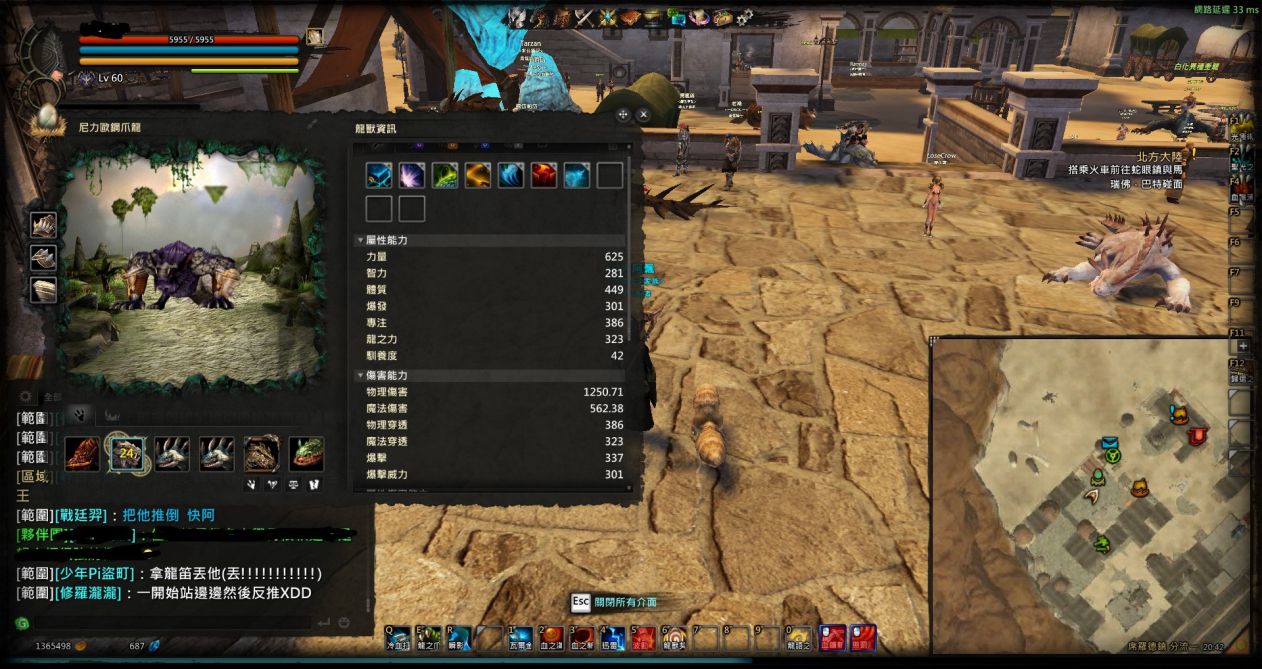
Task: Select the purple burst dragon skill icon
Action: point(412,176)
